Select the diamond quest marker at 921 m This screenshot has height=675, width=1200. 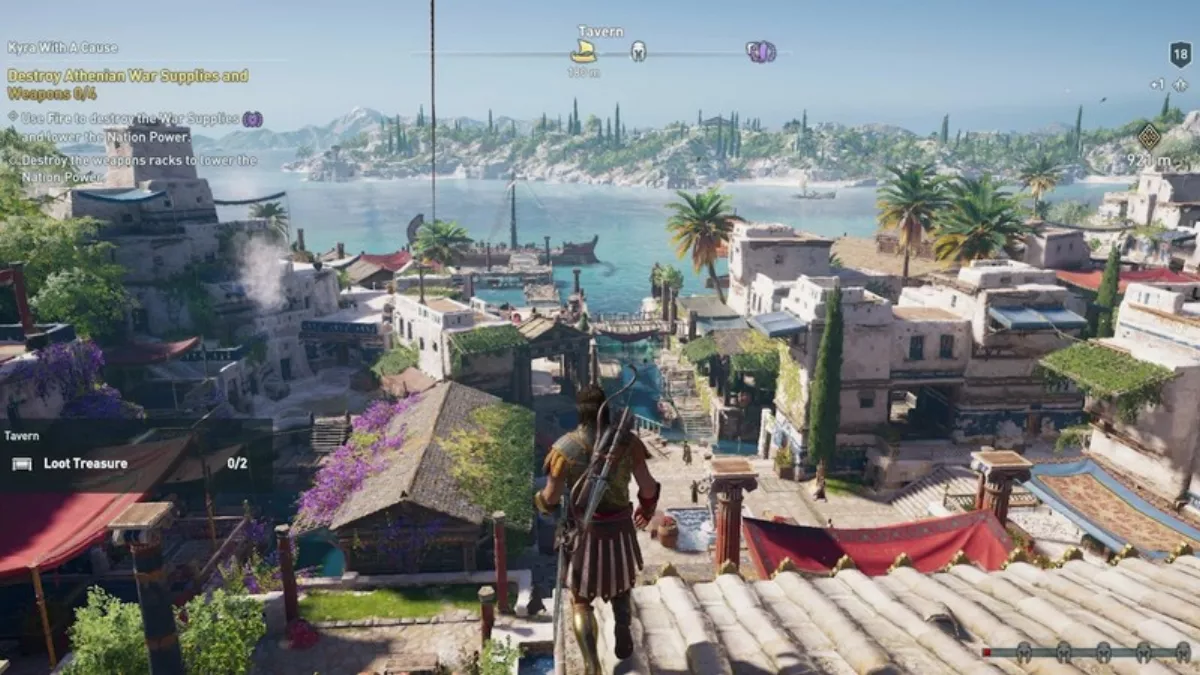coord(1149,136)
